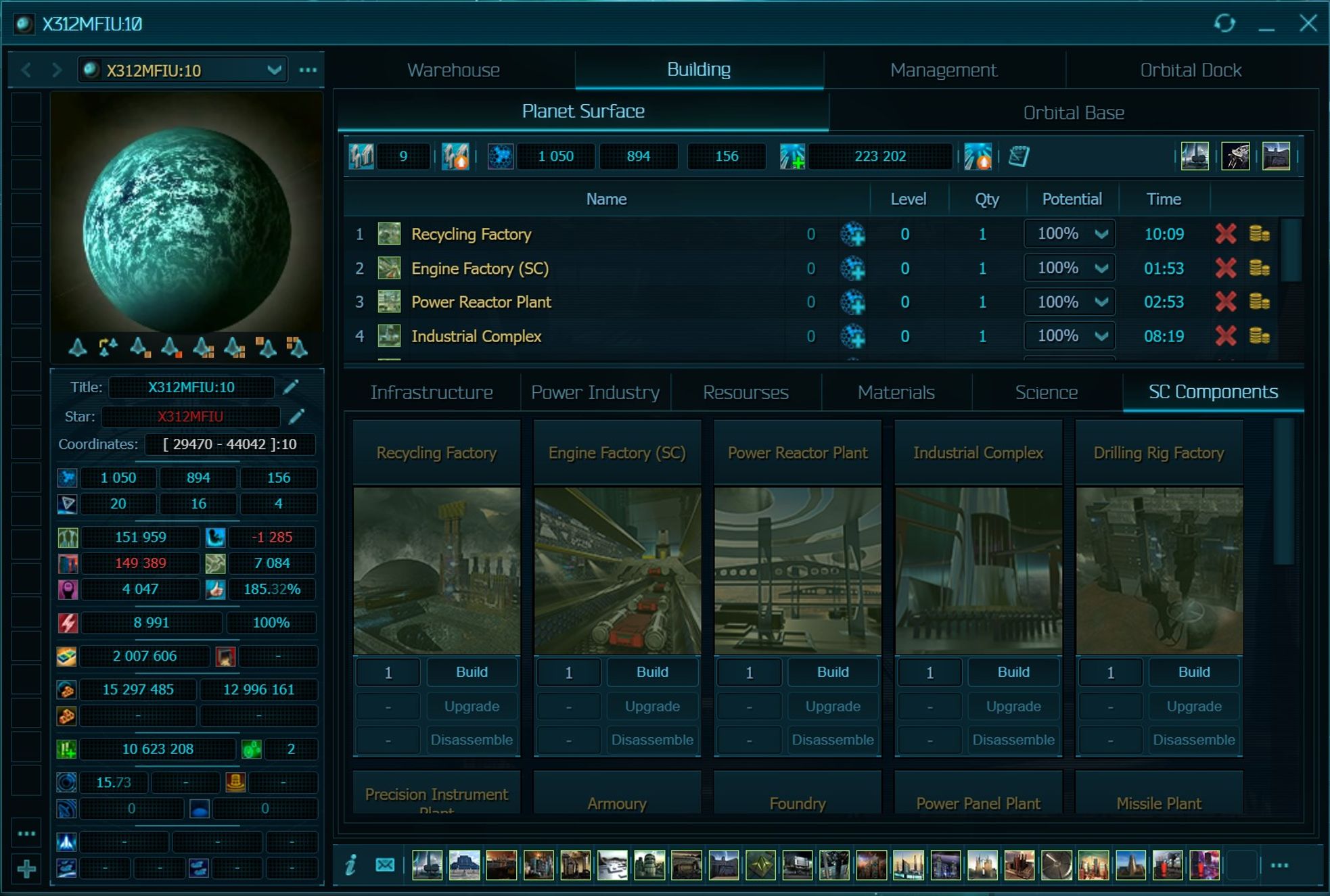Cancel the Recycling Factory queue entry

(x=1225, y=234)
